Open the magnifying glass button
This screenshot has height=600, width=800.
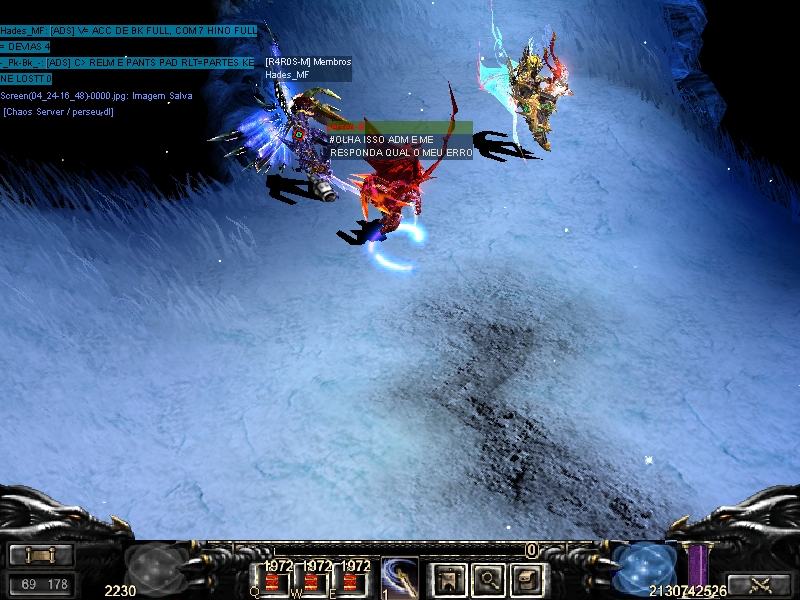[487, 577]
